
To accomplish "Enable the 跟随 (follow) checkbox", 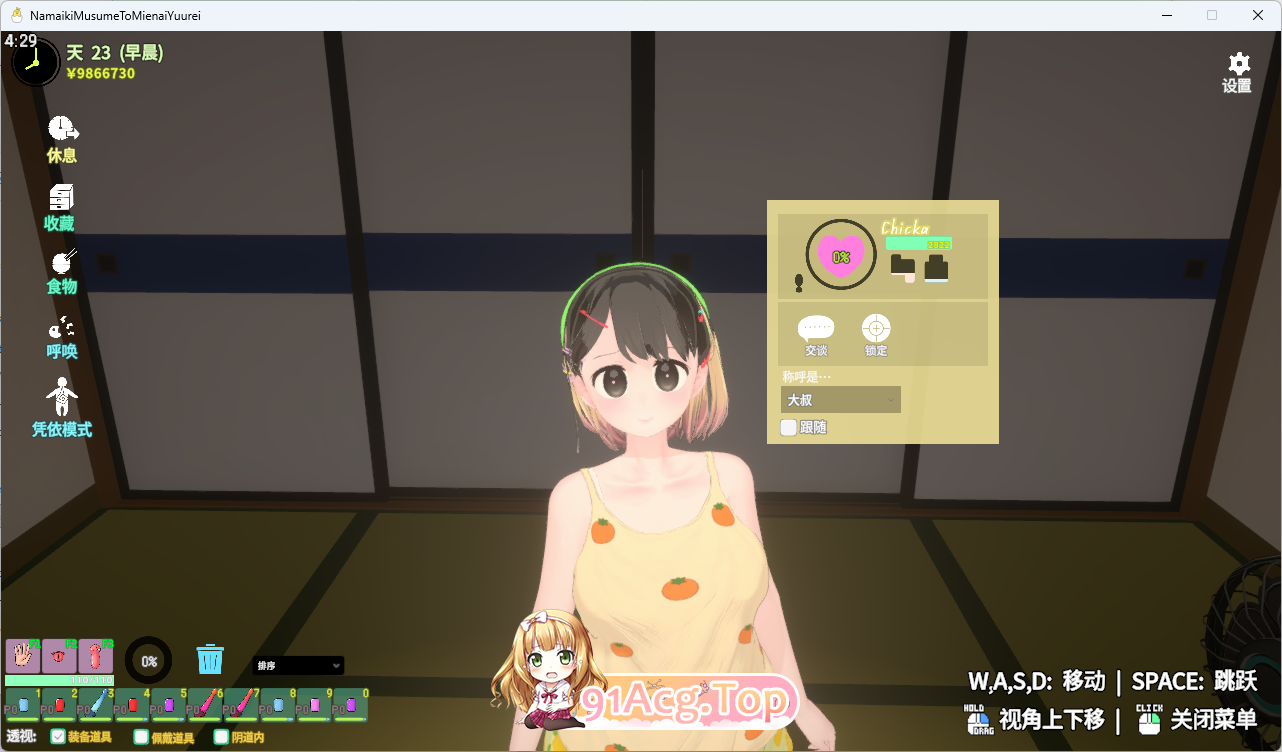I will pos(789,426).
